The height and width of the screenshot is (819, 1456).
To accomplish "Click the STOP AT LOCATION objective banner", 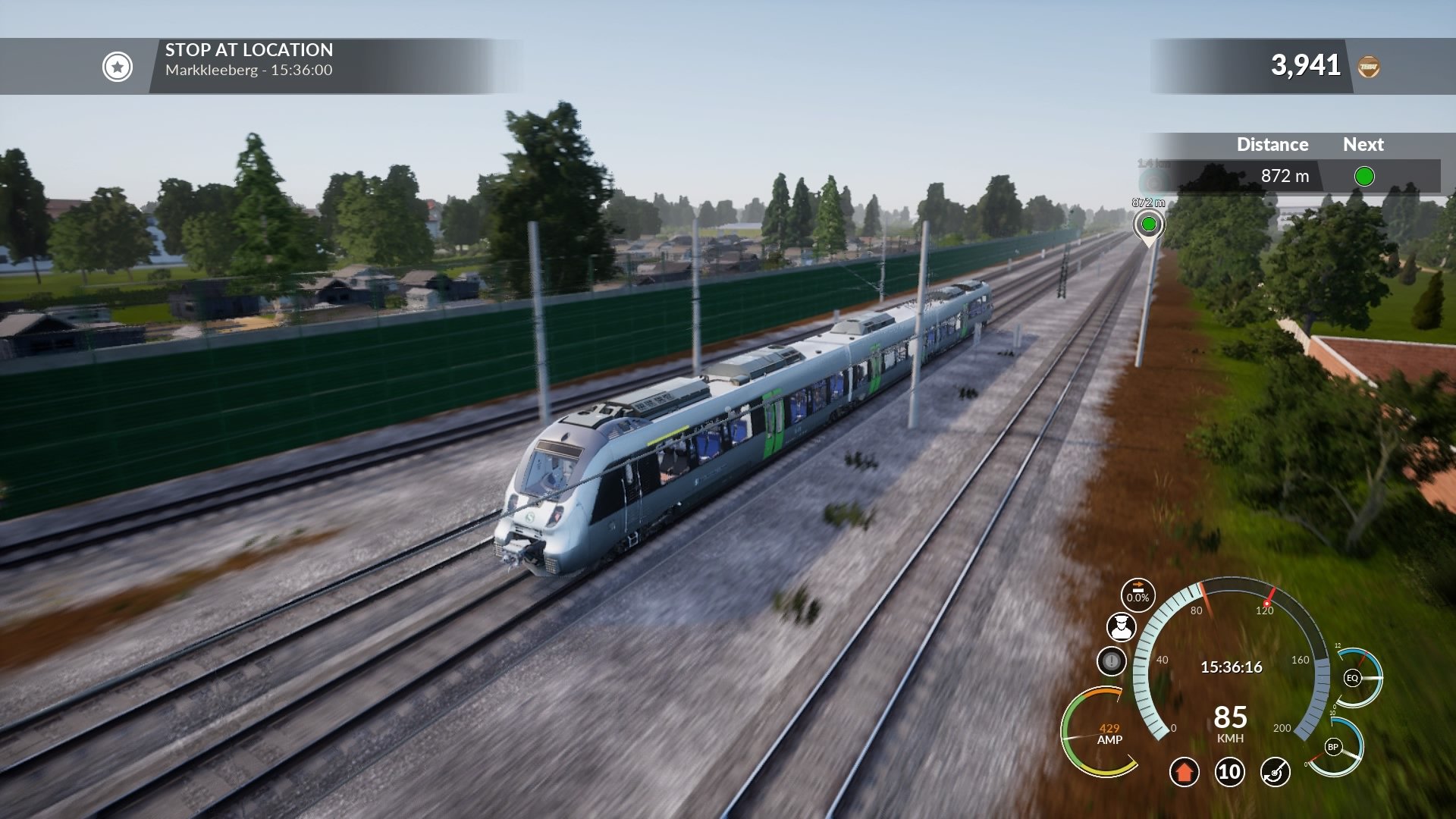I will pyautogui.click(x=249, y=49).
